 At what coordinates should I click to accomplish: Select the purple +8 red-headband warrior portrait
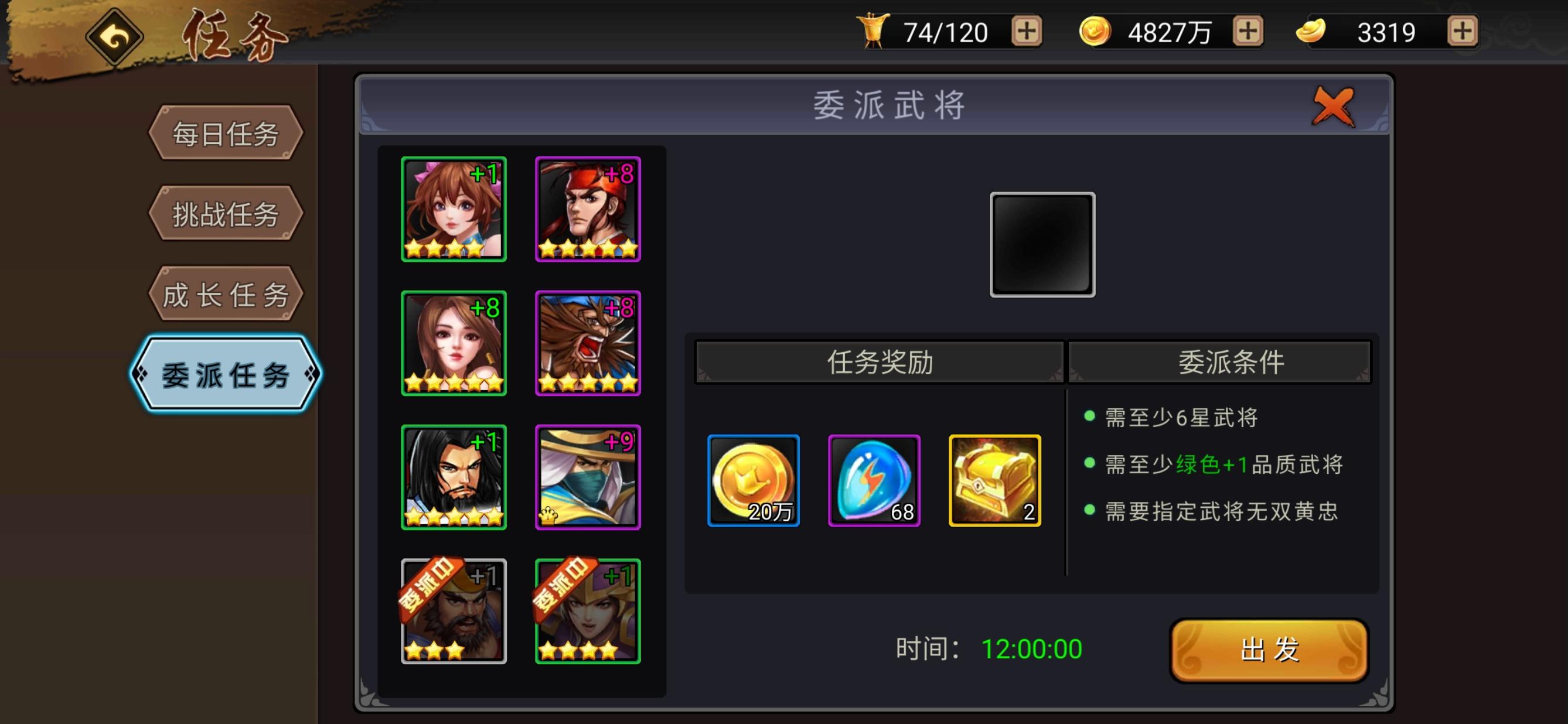588,210
